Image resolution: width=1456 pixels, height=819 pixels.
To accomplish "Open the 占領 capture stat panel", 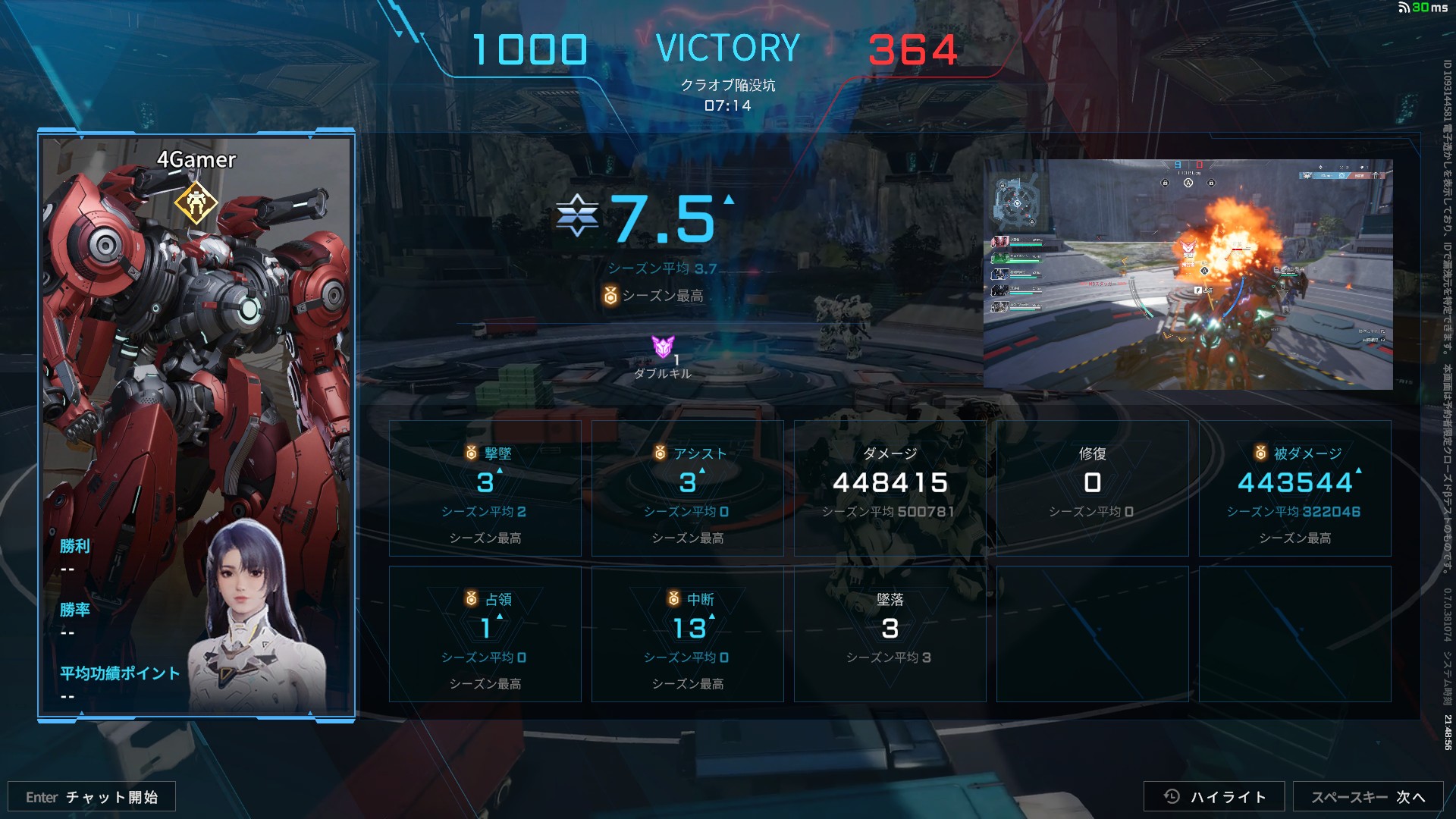I will [x=485, y=634].
